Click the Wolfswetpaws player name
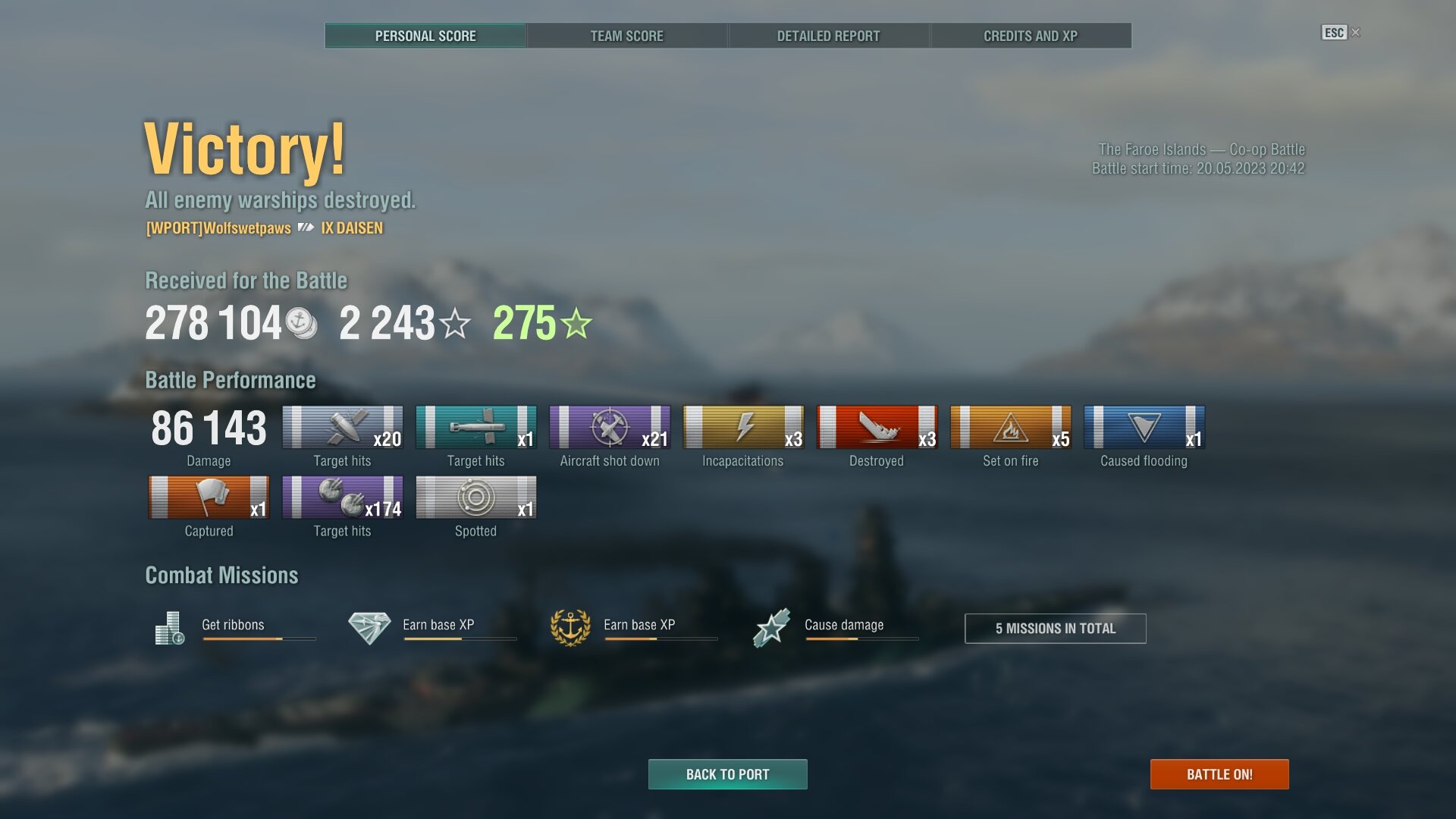This screenshot has width=1456, height=819. point(218,228)
